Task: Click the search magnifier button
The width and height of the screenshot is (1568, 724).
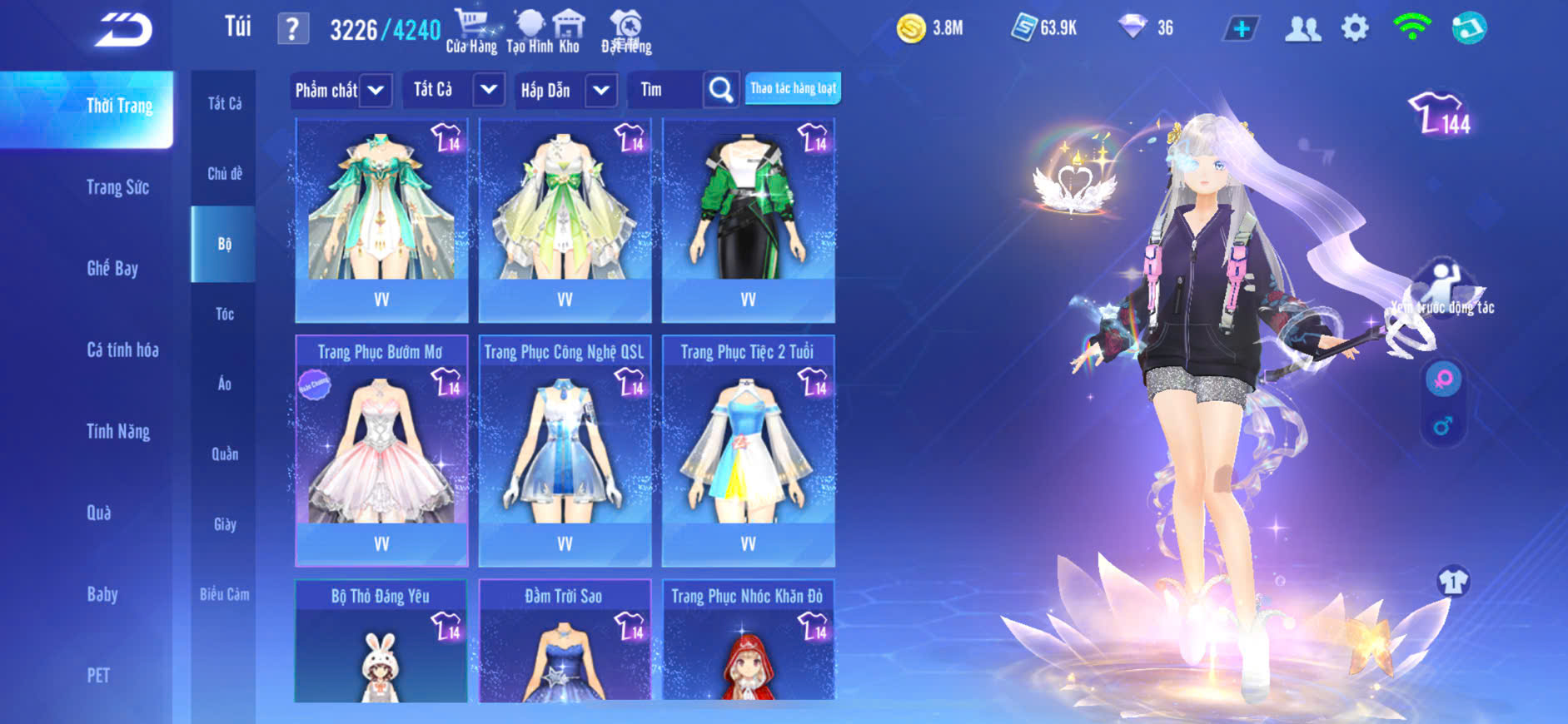Action: tap(720, 89)
